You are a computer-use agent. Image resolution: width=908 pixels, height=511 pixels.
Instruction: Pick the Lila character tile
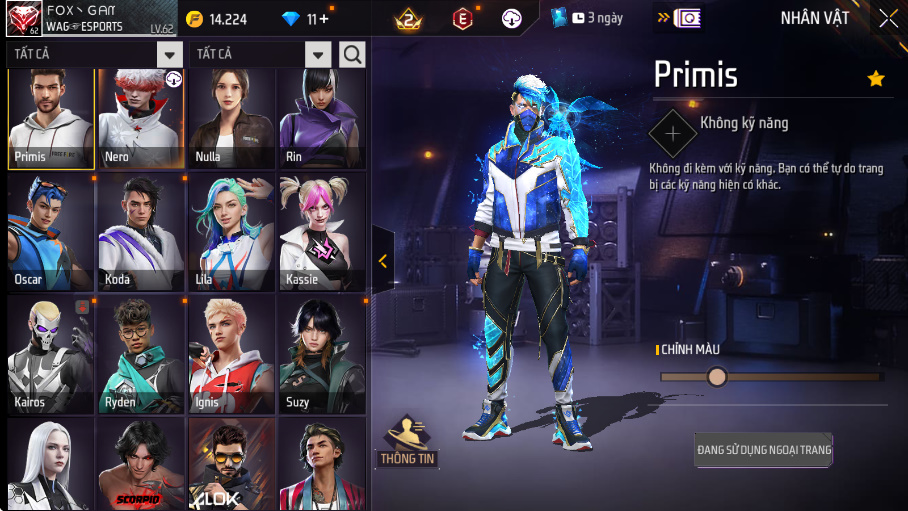pyautogui.click(x=231, y=233)
